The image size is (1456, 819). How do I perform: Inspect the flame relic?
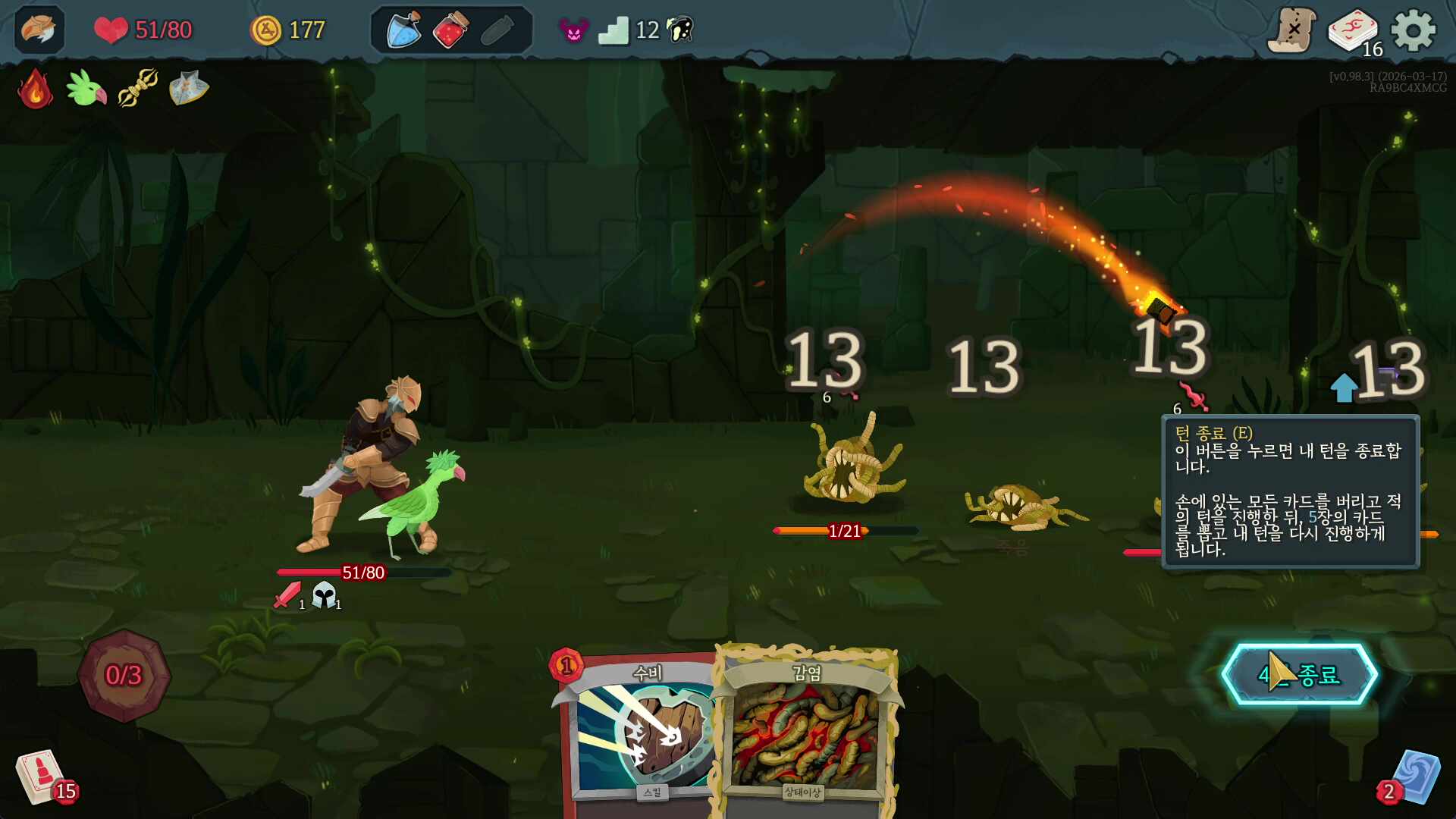tap(35, 89)
